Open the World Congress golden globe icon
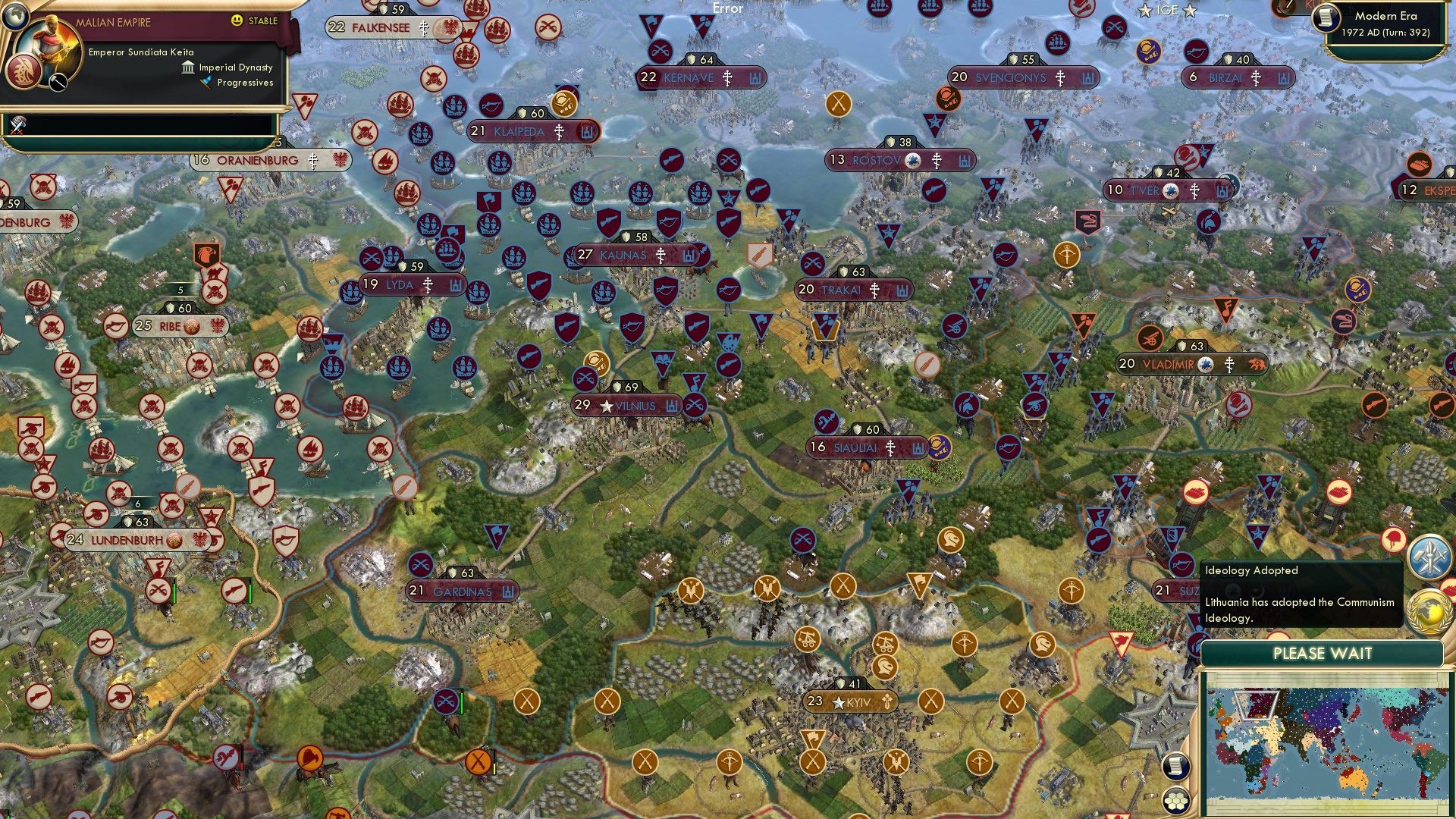1456x819 pixels. click(x=1429, y=611)
